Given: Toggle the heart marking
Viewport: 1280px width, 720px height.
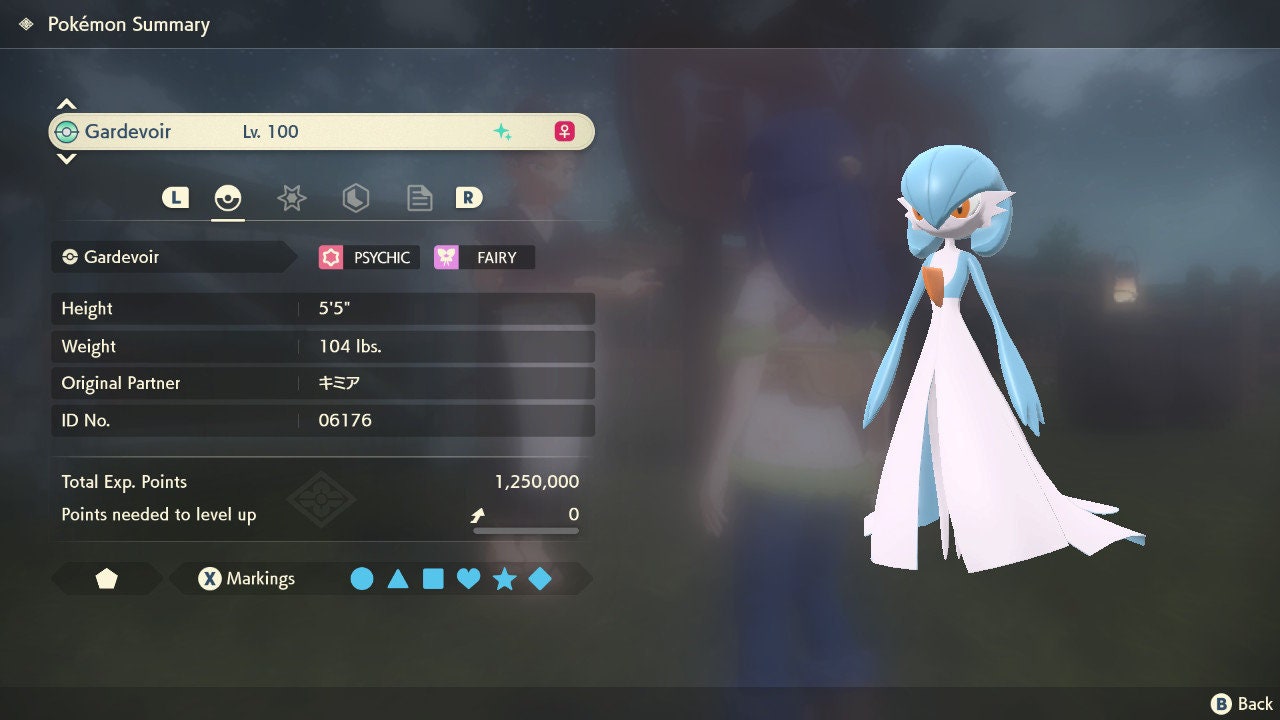Looking at the screenshot, I should [x=468, y=579].
